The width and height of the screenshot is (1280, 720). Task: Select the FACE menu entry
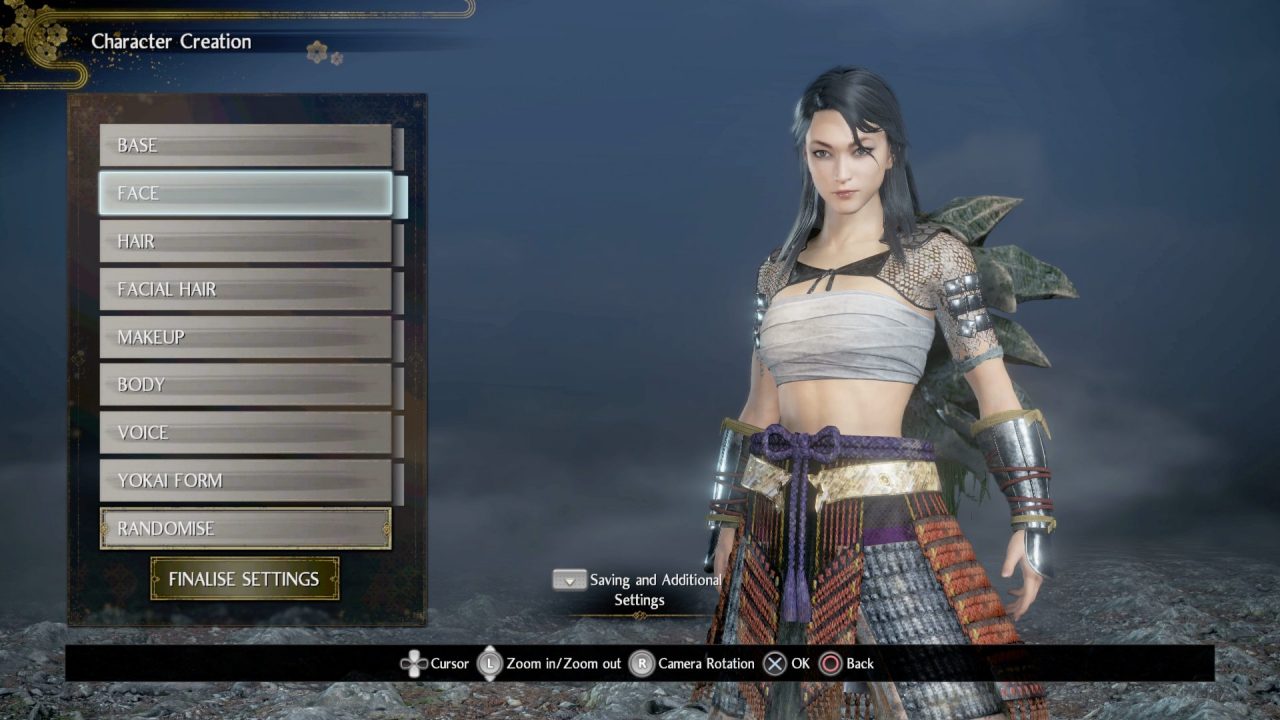[245, 193]
